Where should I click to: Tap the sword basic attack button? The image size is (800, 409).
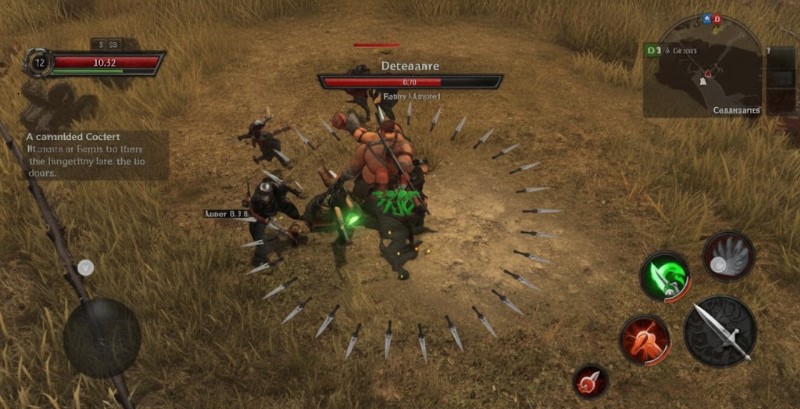pyautogui.click(x=720, y=329)
